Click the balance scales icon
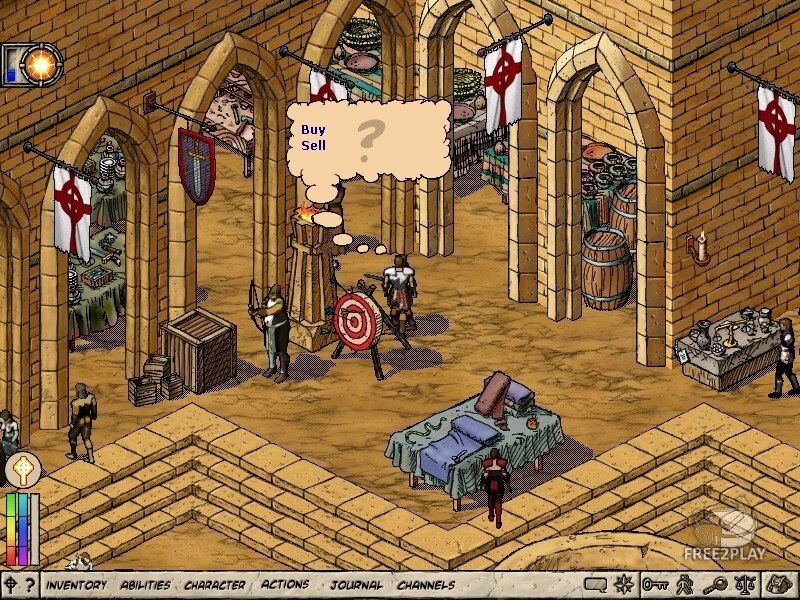800x600 pixels. 744,585
